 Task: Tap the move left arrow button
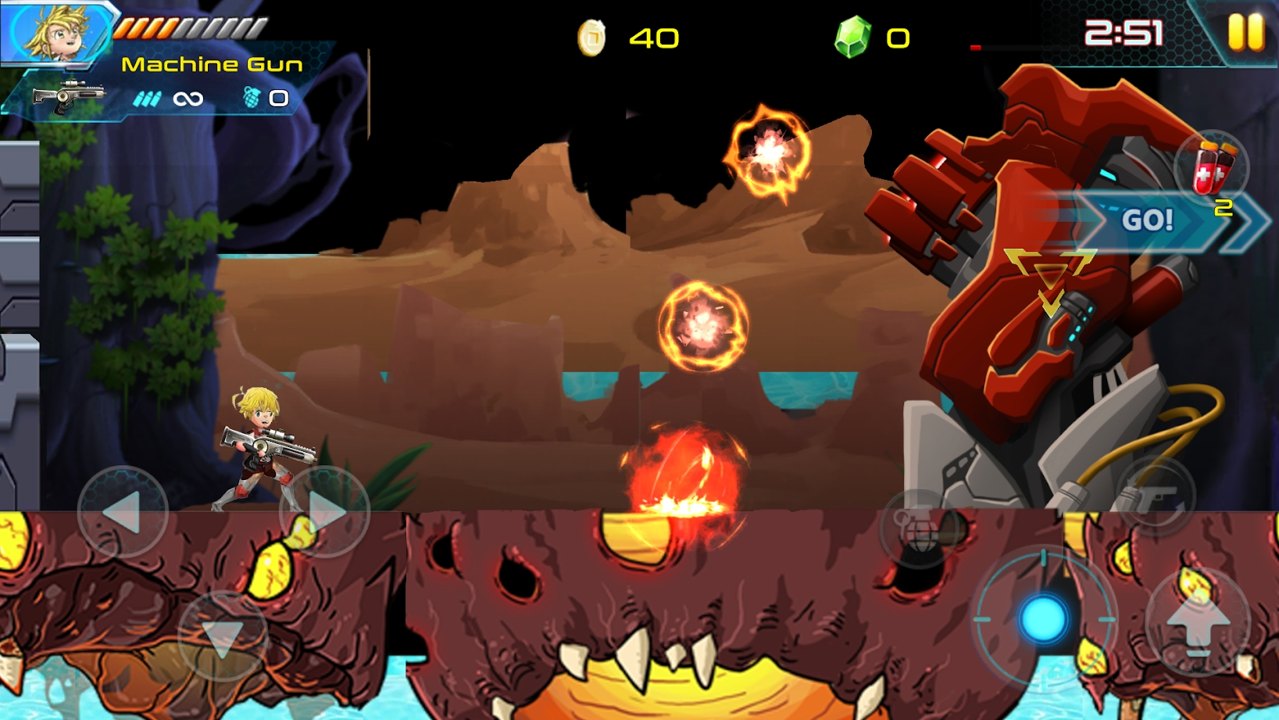(x=122, y=512)
